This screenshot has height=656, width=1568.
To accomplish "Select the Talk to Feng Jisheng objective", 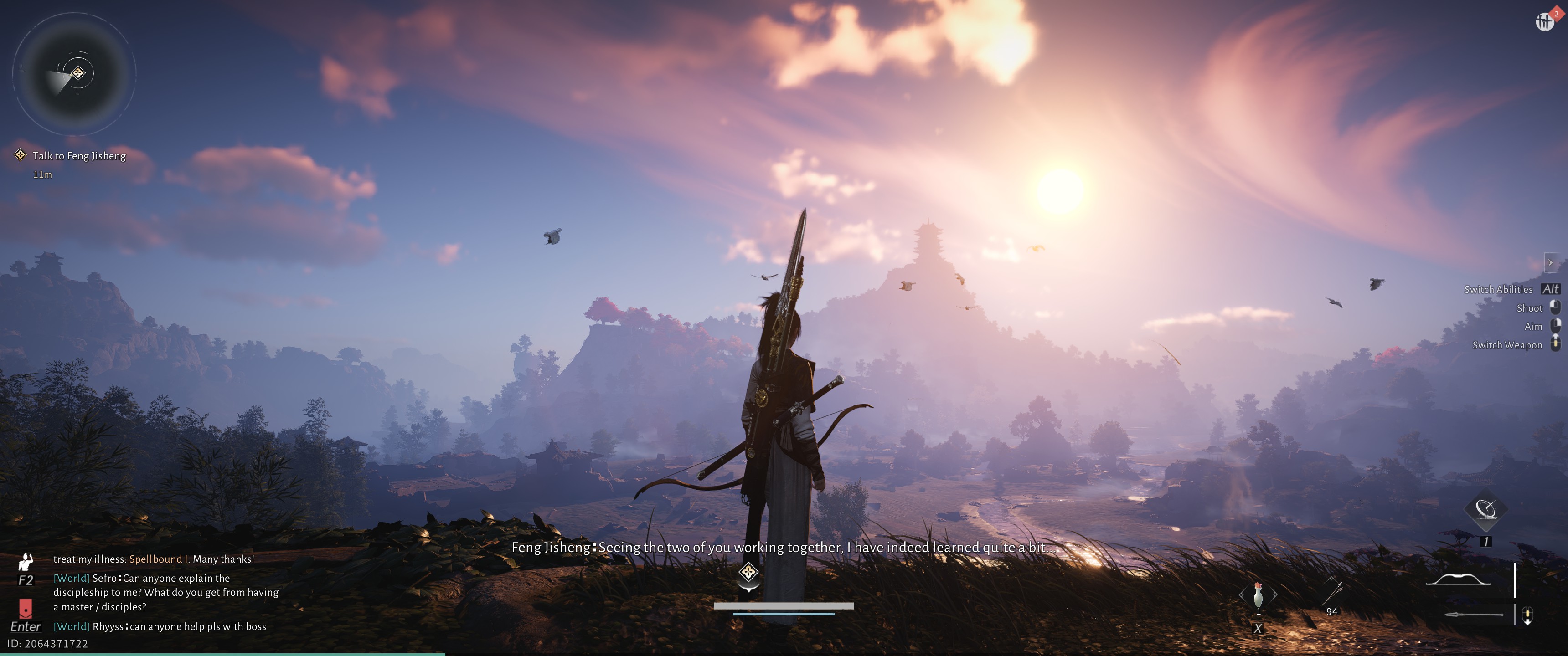I will [x=78, y=156].
